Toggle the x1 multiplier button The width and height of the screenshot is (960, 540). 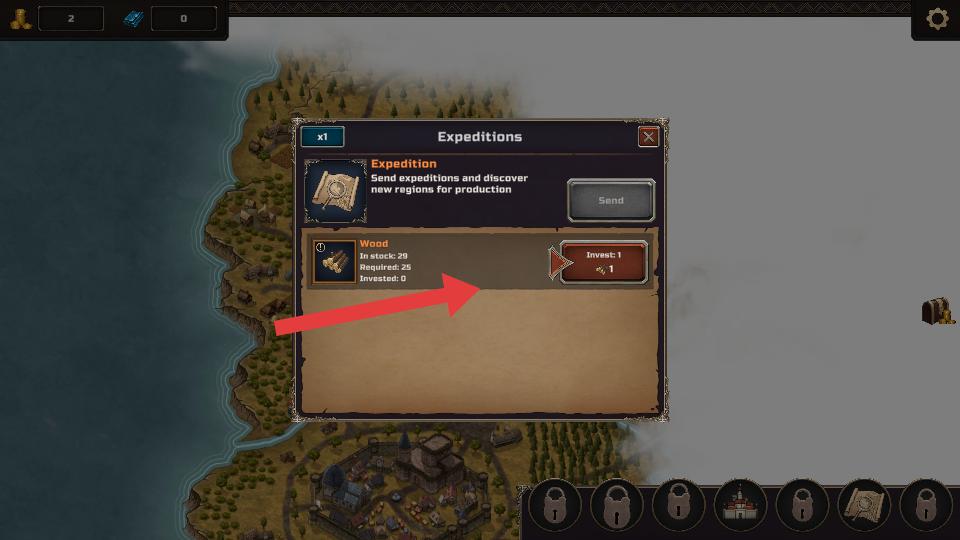click(322, 137)
